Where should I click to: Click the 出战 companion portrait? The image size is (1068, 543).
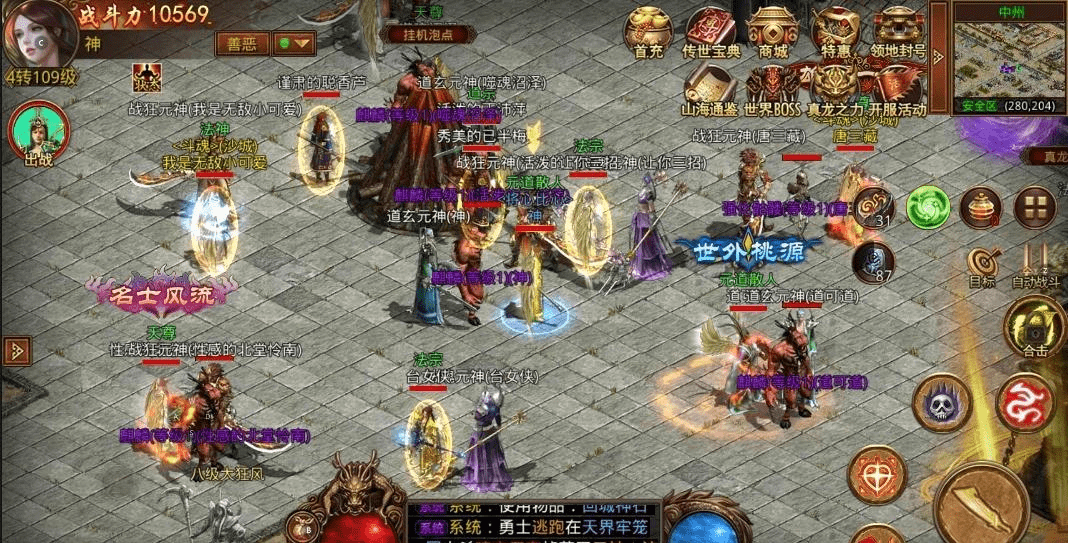point(35,132)
